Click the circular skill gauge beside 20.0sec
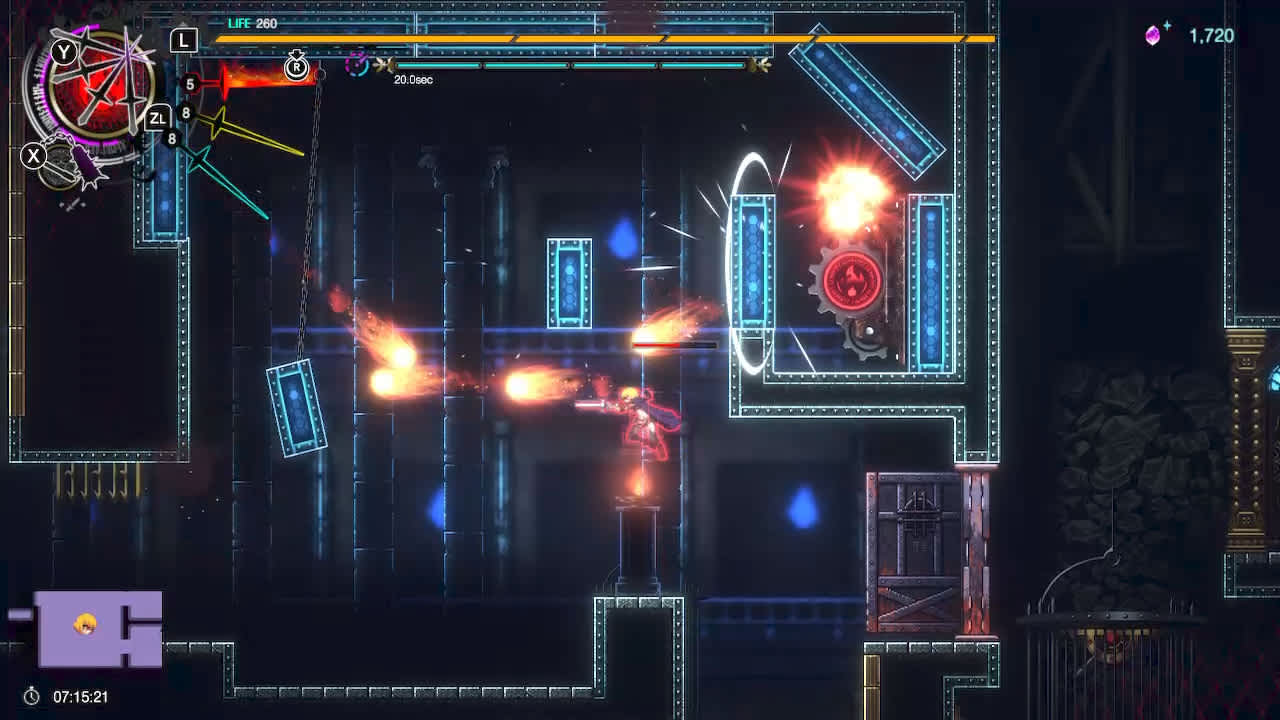This screenshot has height=720, width=1280. click(x=355, y=66)
